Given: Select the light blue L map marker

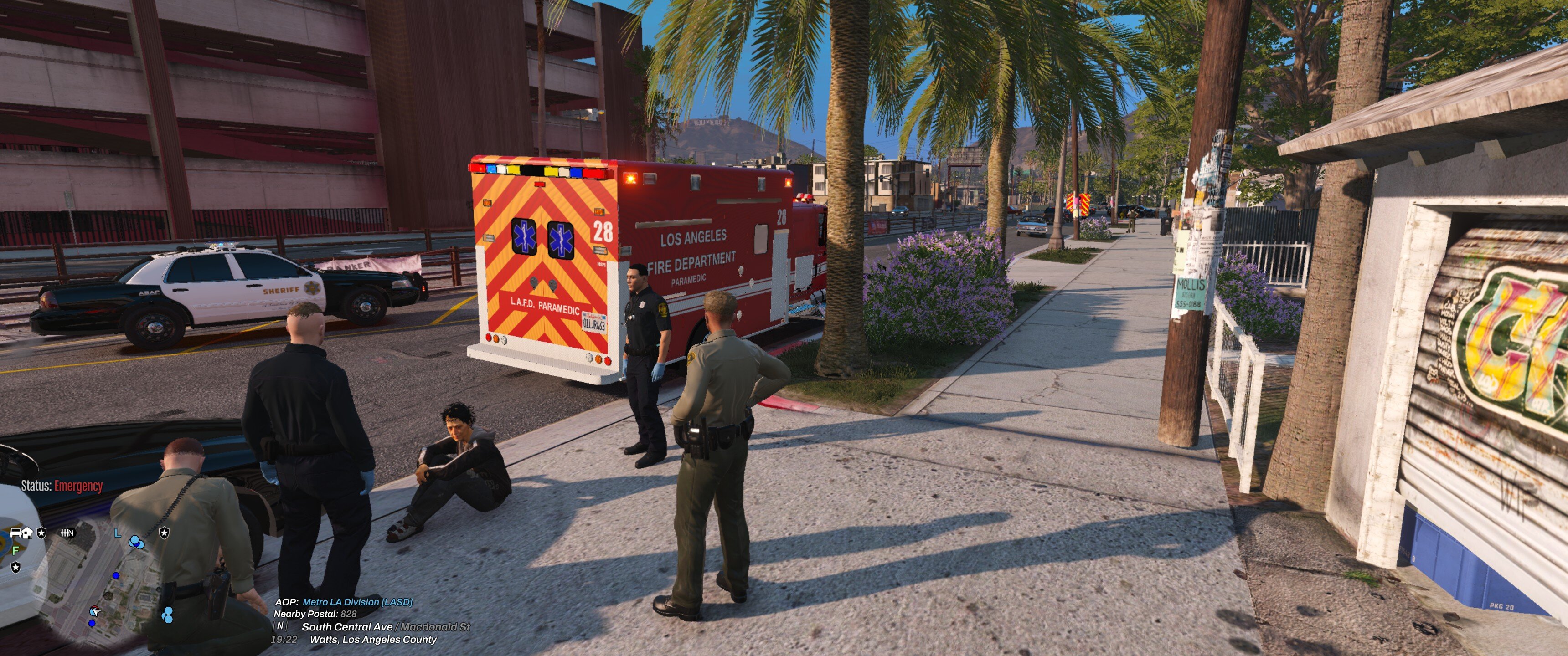Looking at the screenshot, I should click(x=118, y=533).
